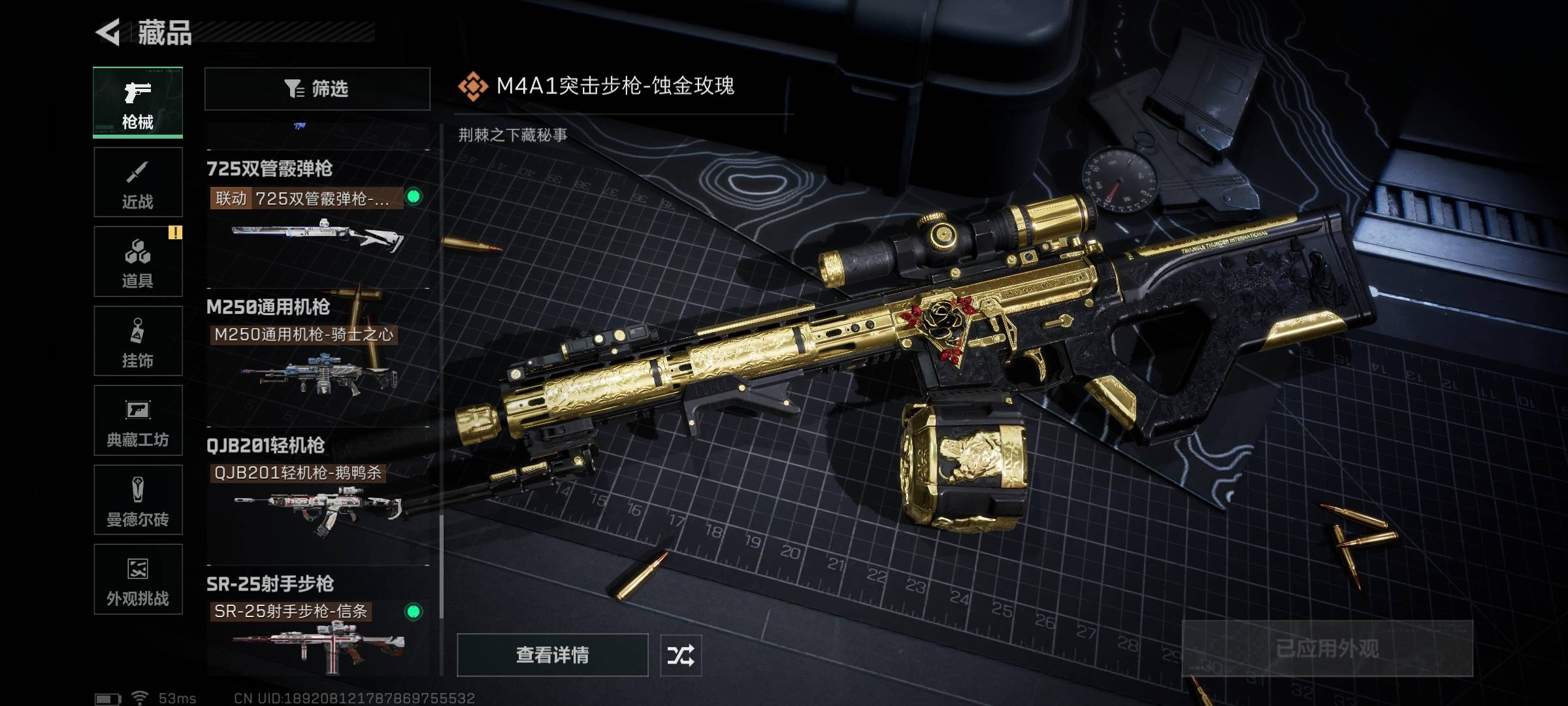Select the 道具 items tab
The image size is (1568, 706).
138,261
